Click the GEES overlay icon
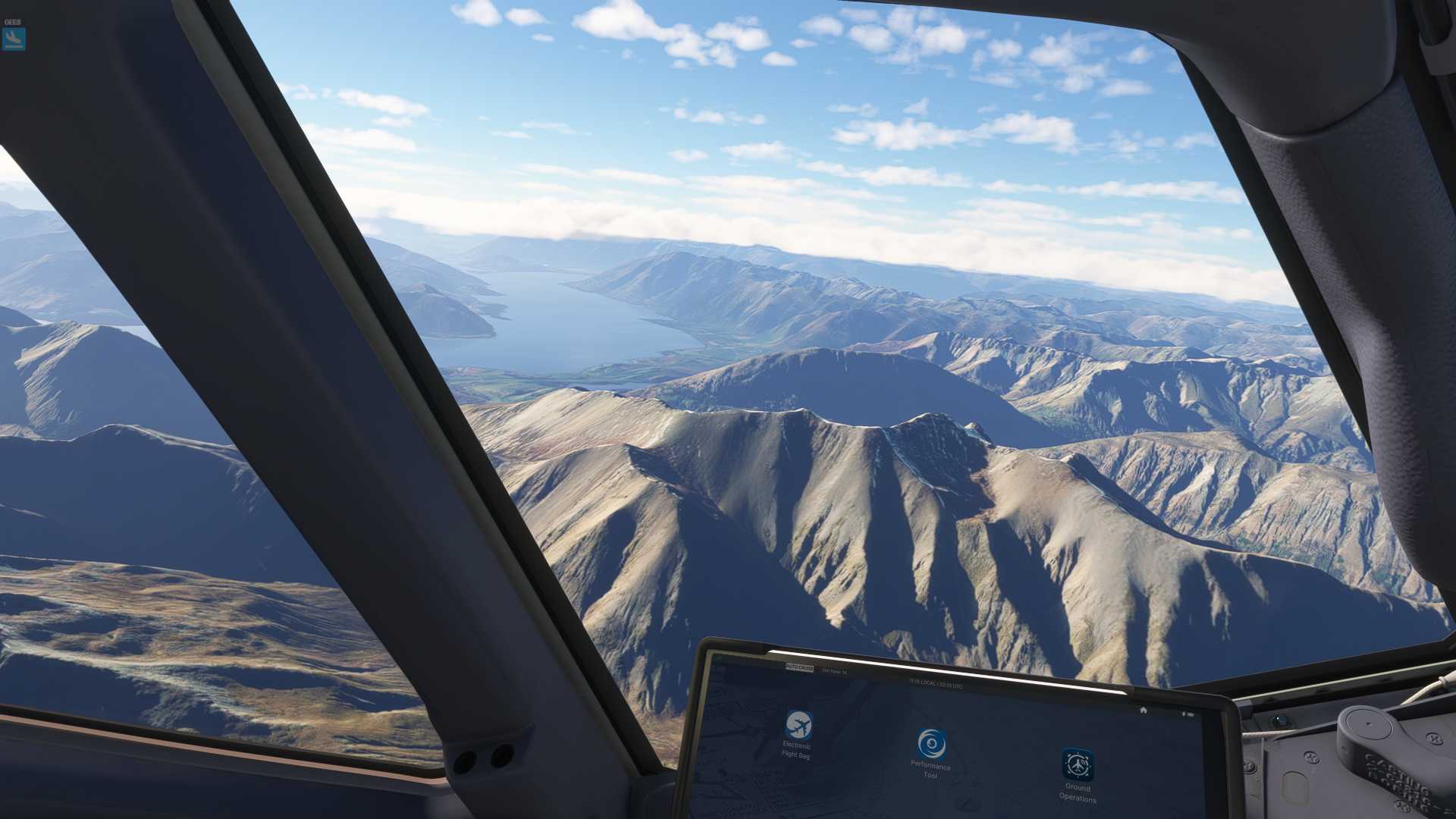 click(14, 38)
